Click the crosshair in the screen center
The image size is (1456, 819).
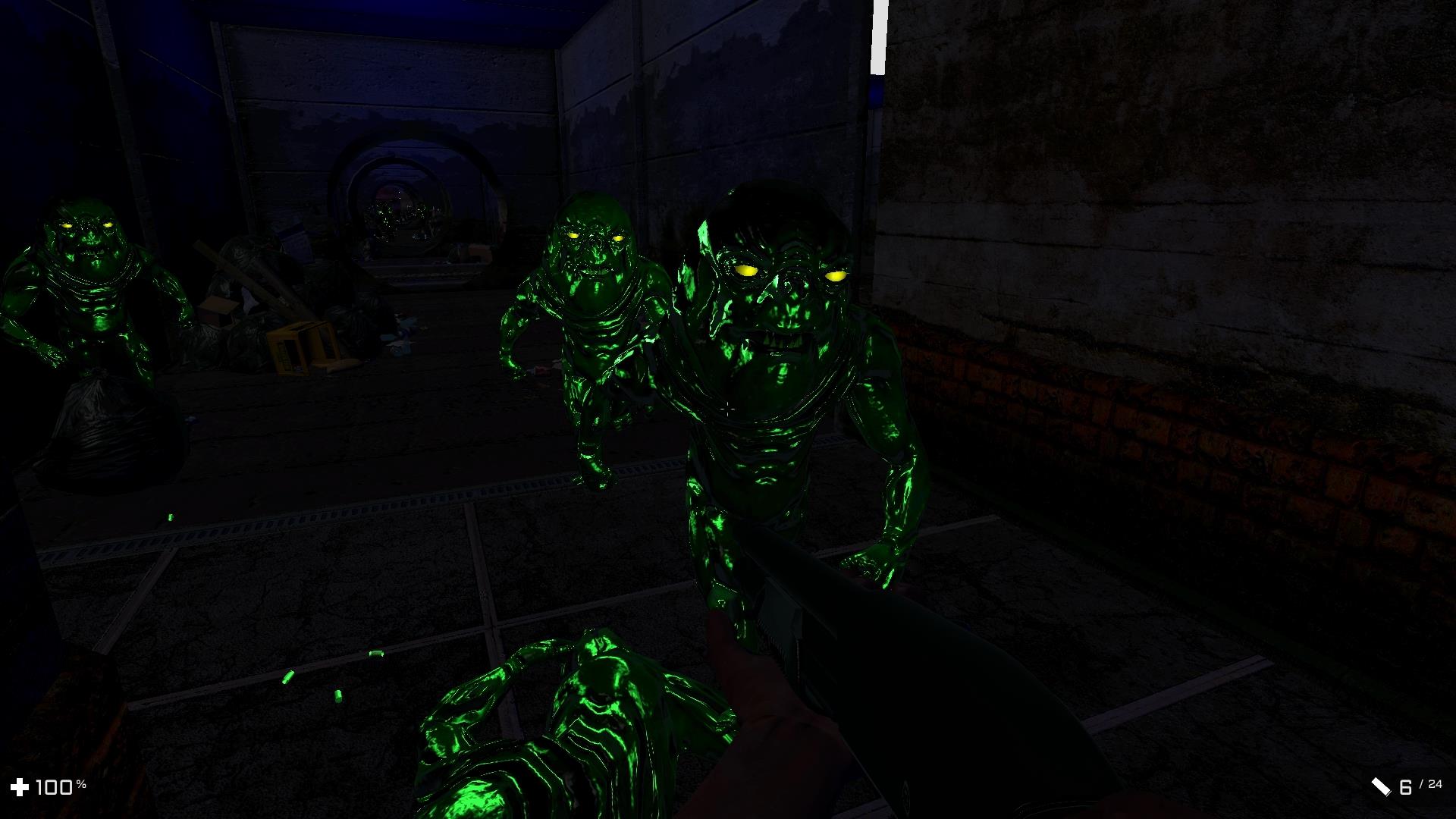[728, 409]
